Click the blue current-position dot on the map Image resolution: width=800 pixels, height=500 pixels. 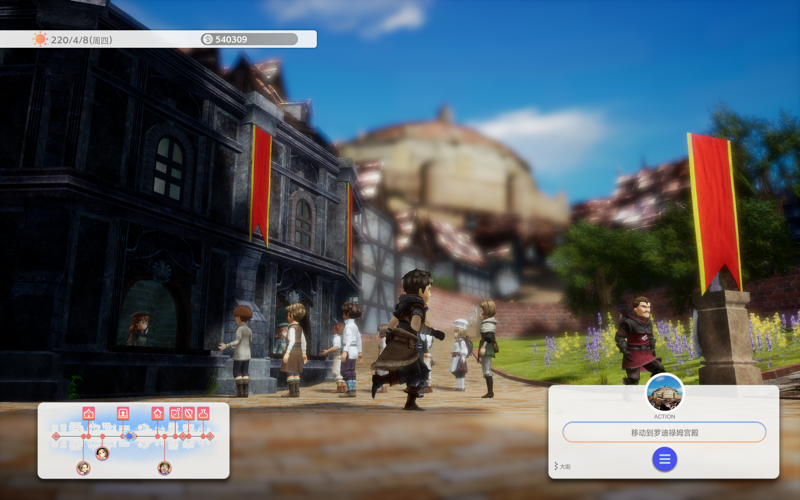coord(129,436)
